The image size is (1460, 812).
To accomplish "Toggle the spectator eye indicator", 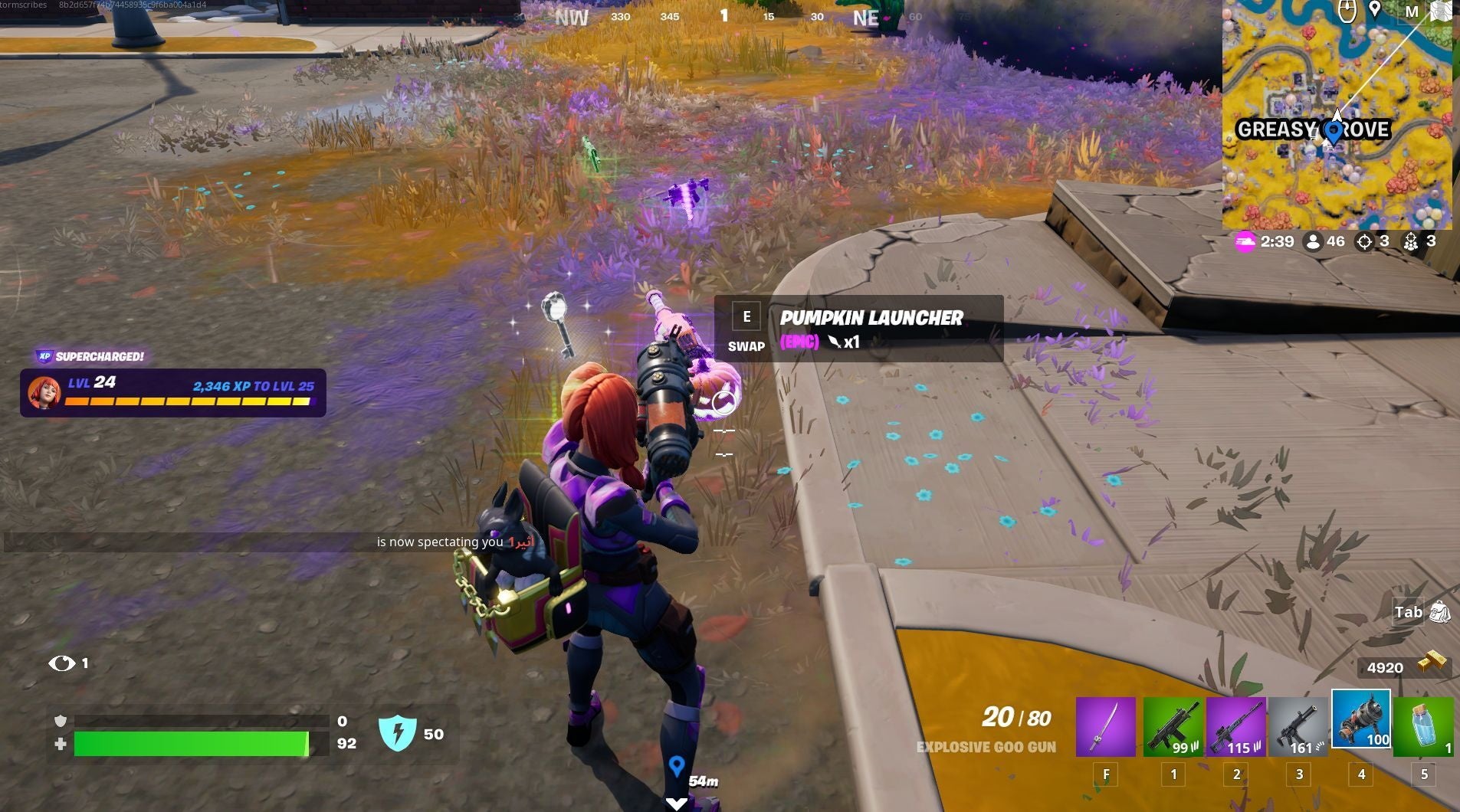I will 63,663.
